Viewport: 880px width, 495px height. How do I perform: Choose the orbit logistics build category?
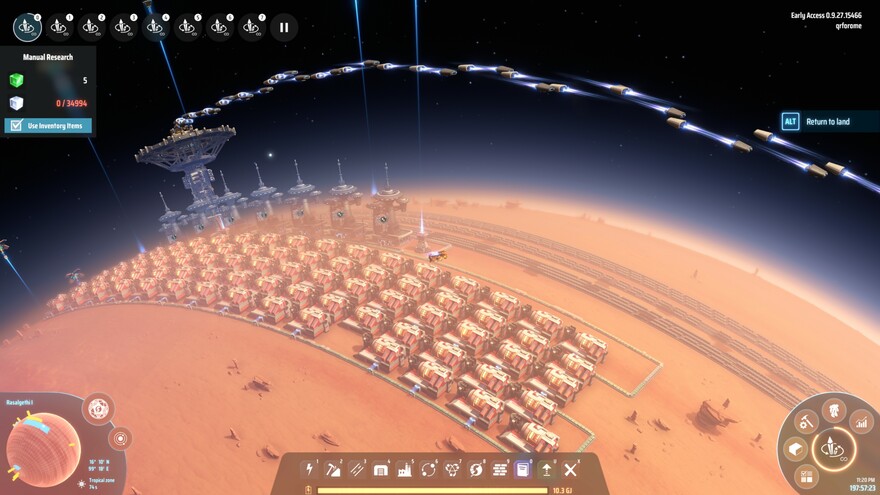coord(429,469)
